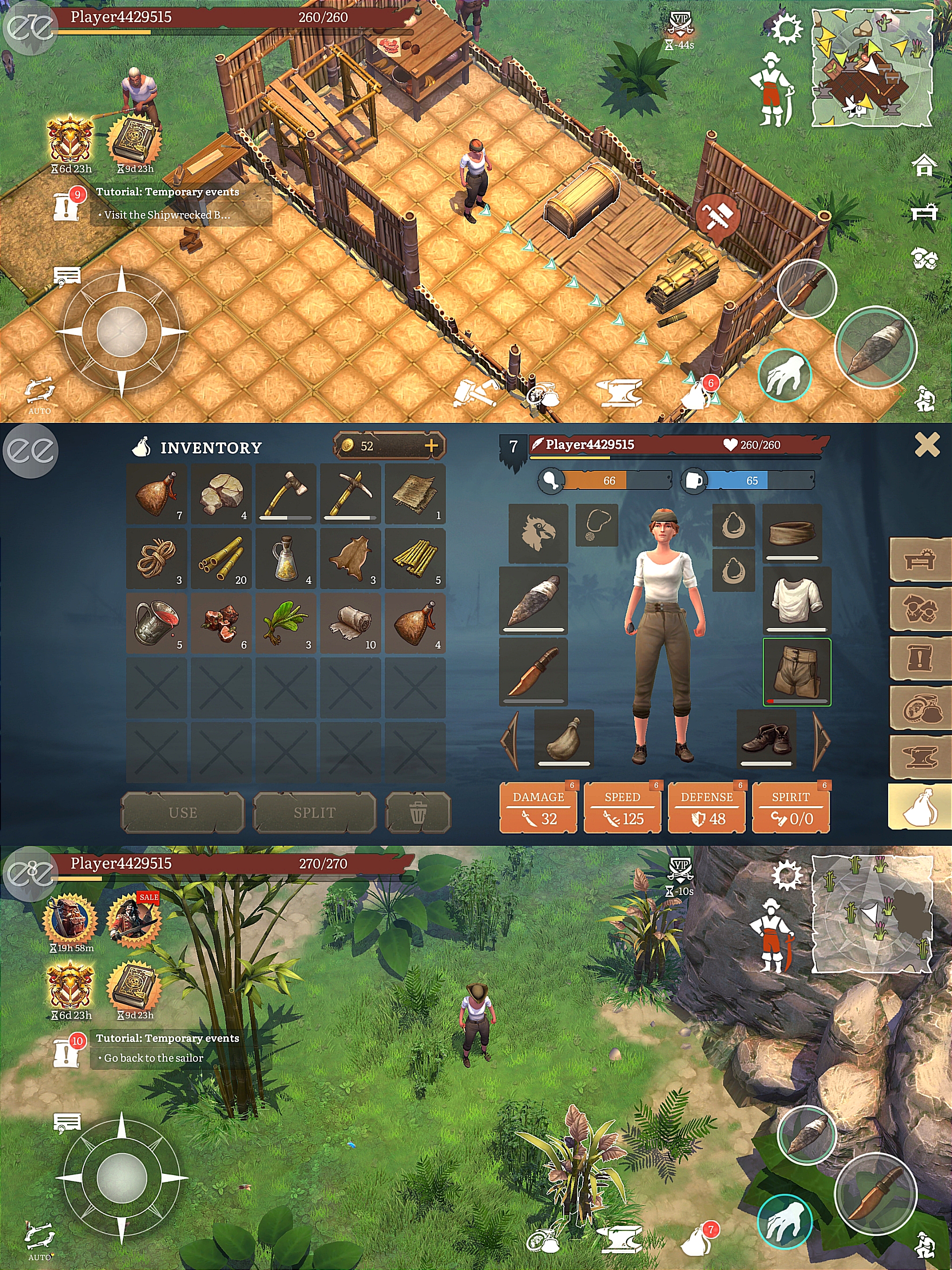The height and width of the screenshot is (1270, 952).
Task: Select the green herb leaves slot
Action: click(286, 623)
